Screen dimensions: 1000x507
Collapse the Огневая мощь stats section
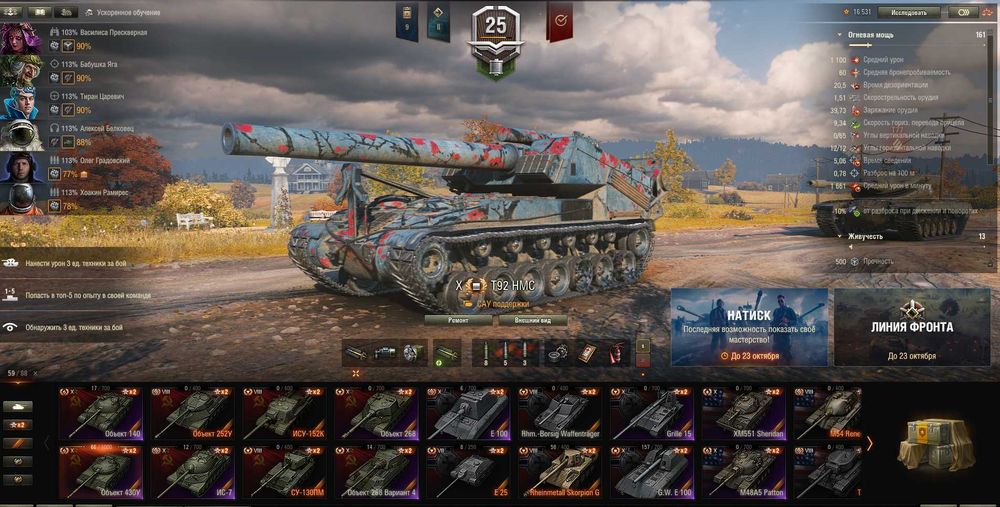point(840,34)
